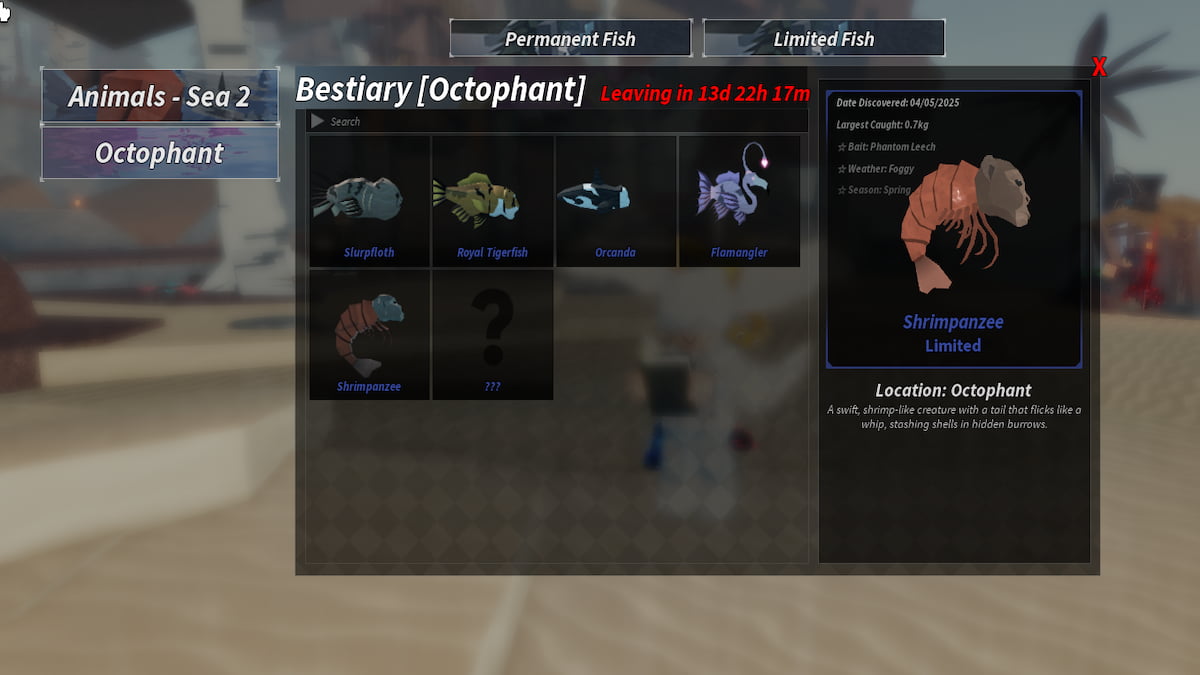Close the Bestiary with the red X
Image resolution: width=1200 pixels, height=675 pixels.
click(1099, 67)
